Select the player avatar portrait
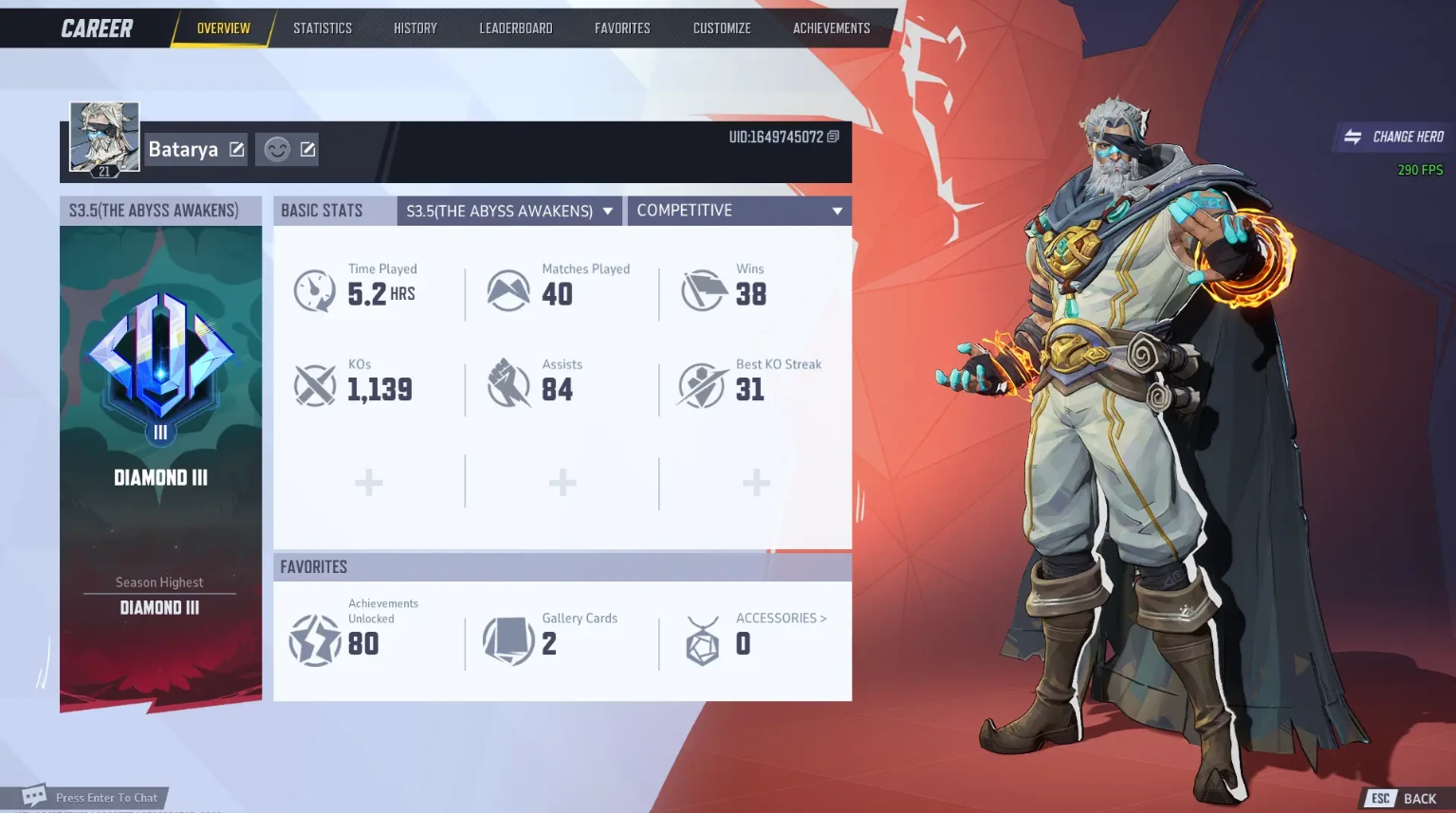This screenshot has width=1456, height=813. coord(104,138)
